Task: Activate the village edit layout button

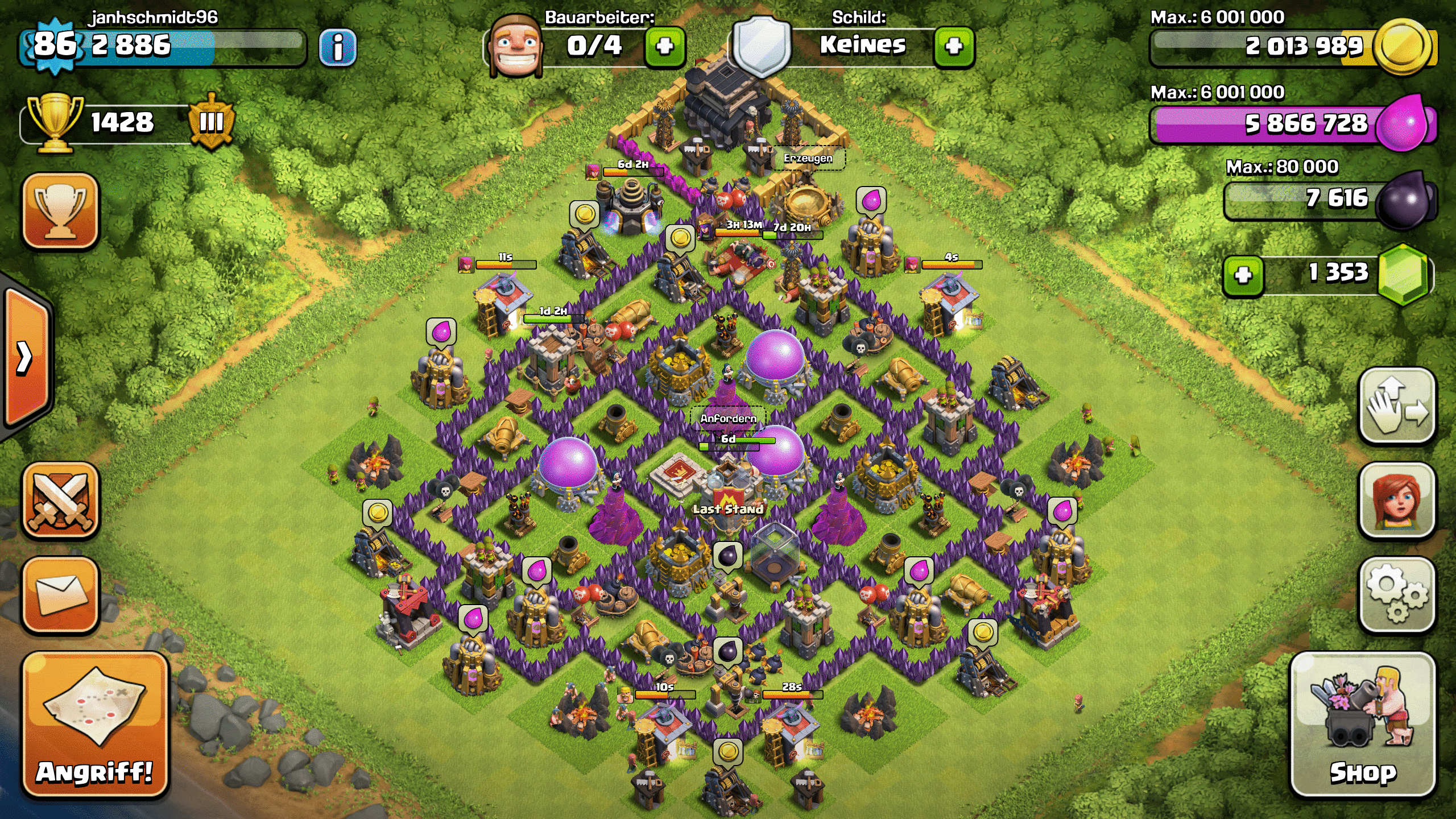Action: [x=1397, y=405]
